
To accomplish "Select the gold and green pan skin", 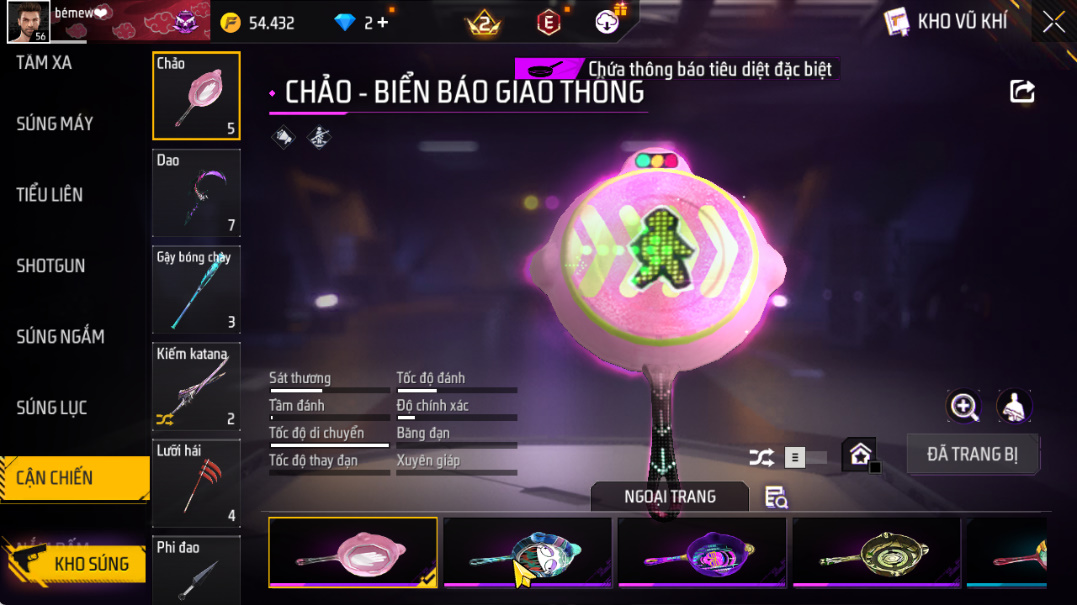I will (x=876, y=551).
